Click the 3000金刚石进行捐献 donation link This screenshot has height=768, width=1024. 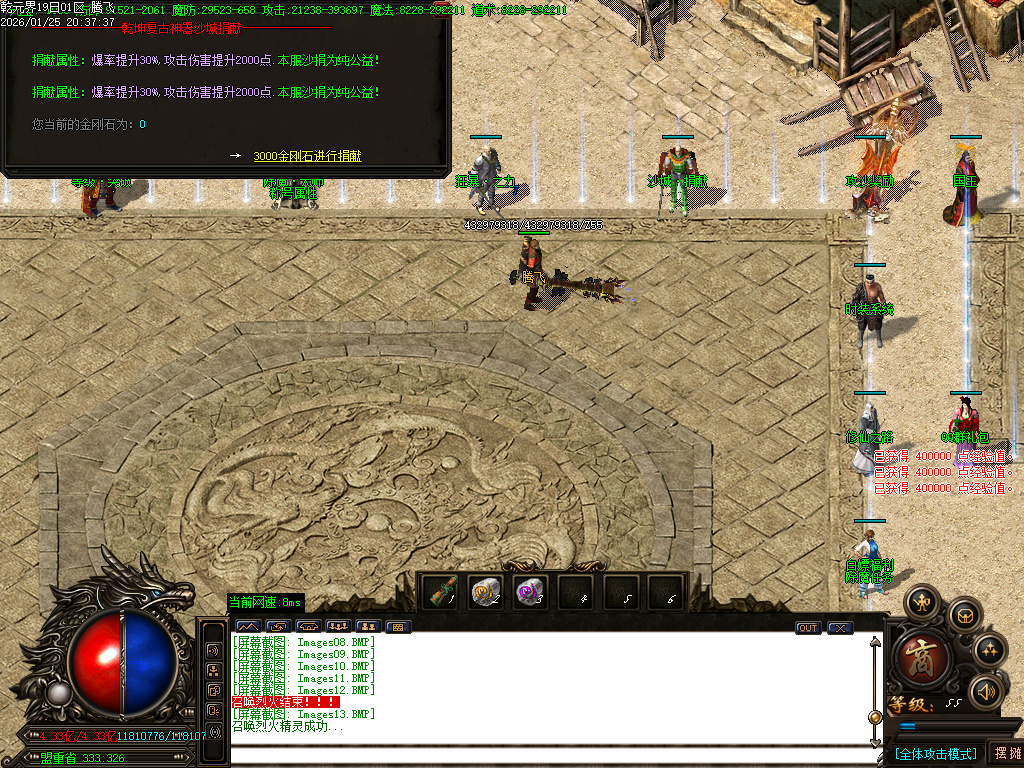tap(307, 156)
